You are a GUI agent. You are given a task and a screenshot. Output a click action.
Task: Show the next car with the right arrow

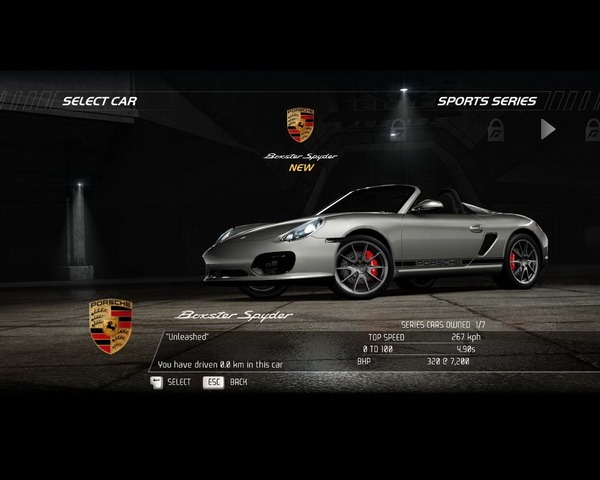point(547,129)
